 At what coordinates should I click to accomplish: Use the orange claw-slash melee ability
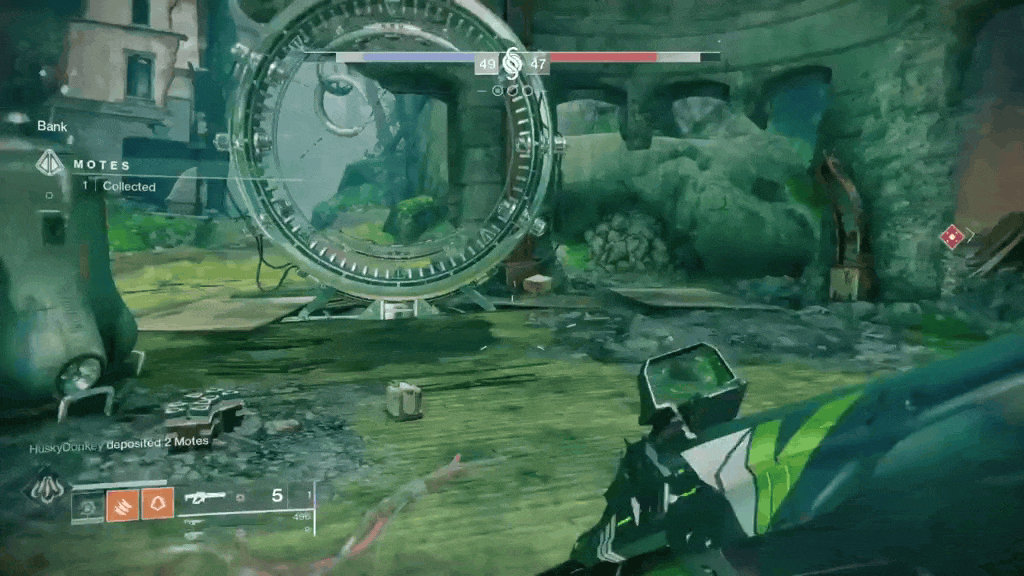coord(122,503)
